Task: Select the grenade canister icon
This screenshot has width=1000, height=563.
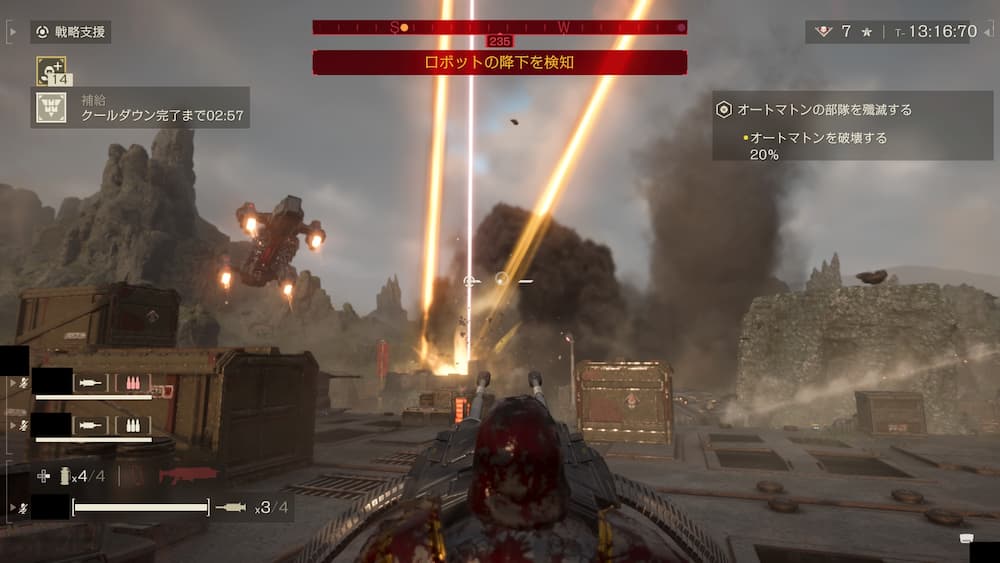Action: pyautogui.click(x=65, y=476)
